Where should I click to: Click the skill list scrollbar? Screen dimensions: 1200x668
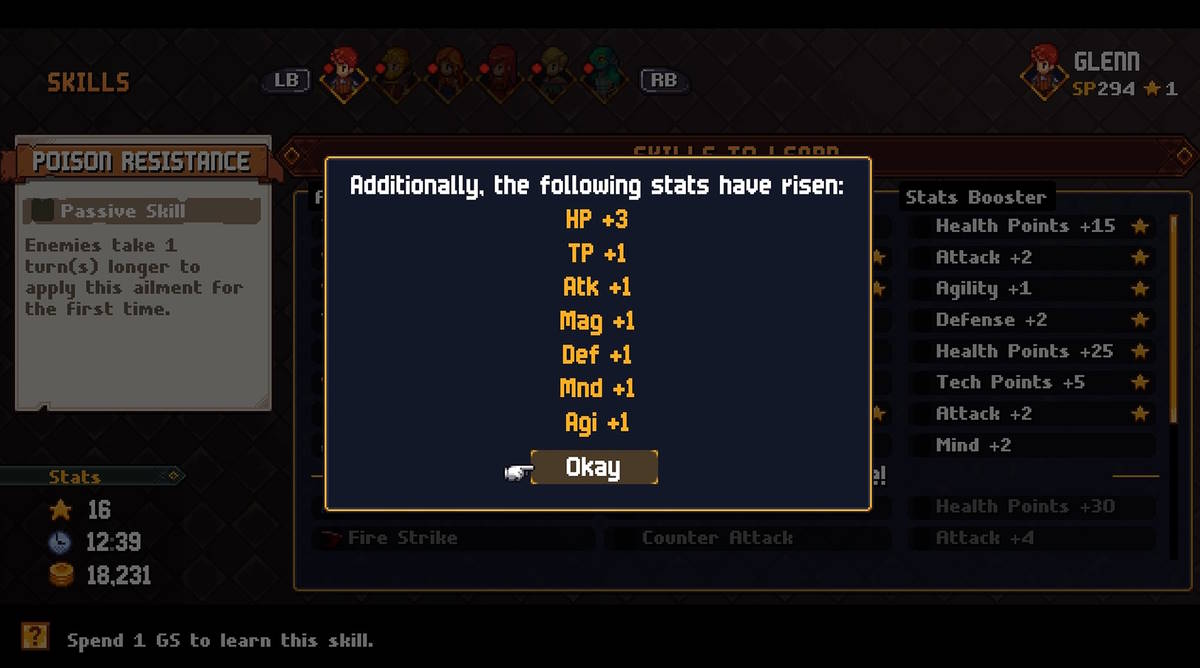1174,320
